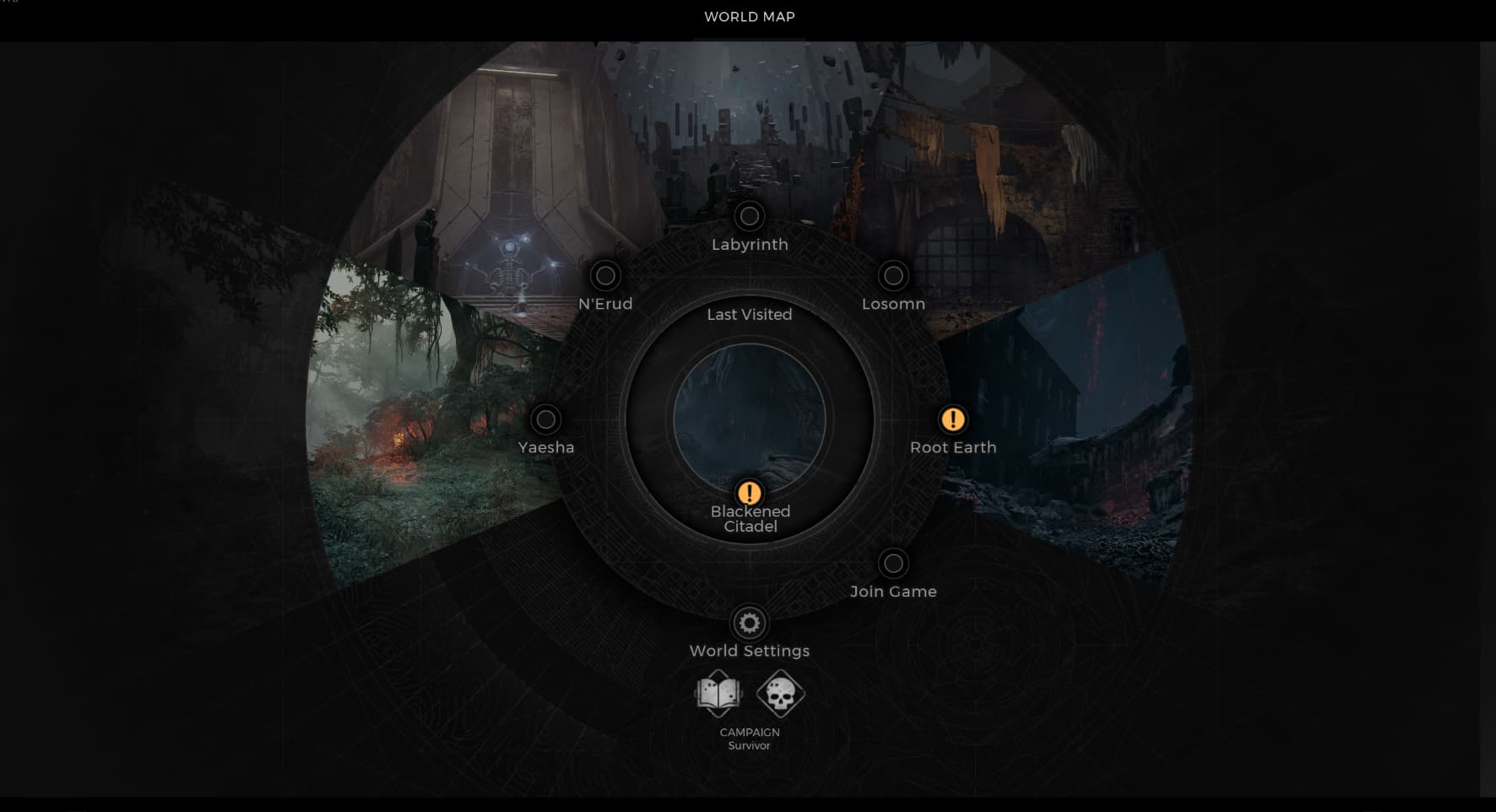Click the Blackened Citadel alert marker
This screenshot has height=812, width=1496.
[749, 493]
